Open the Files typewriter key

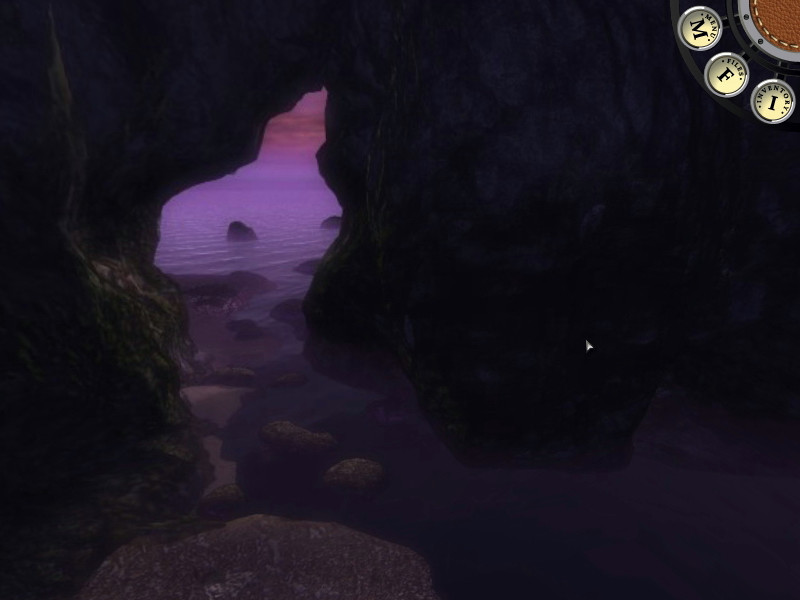[x=727, y=74]
